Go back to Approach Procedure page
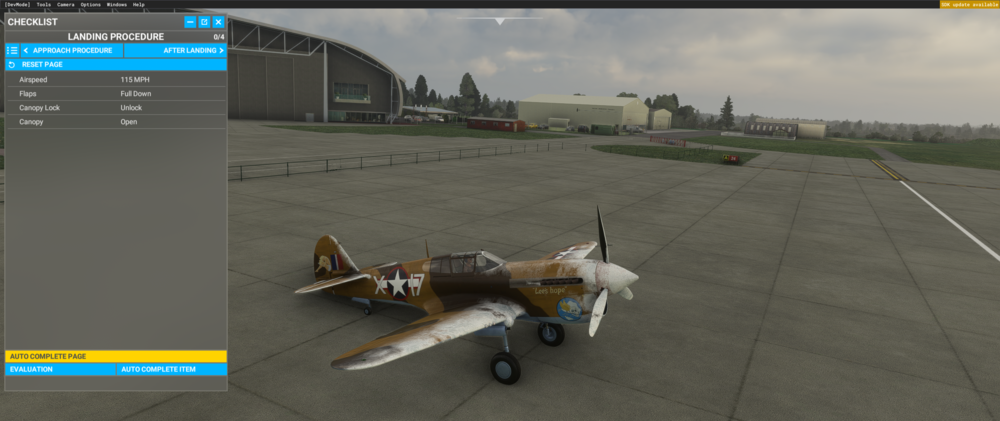Image resolution: width=1000 pixels, height=421 pixels. click(x=72, y=50)
